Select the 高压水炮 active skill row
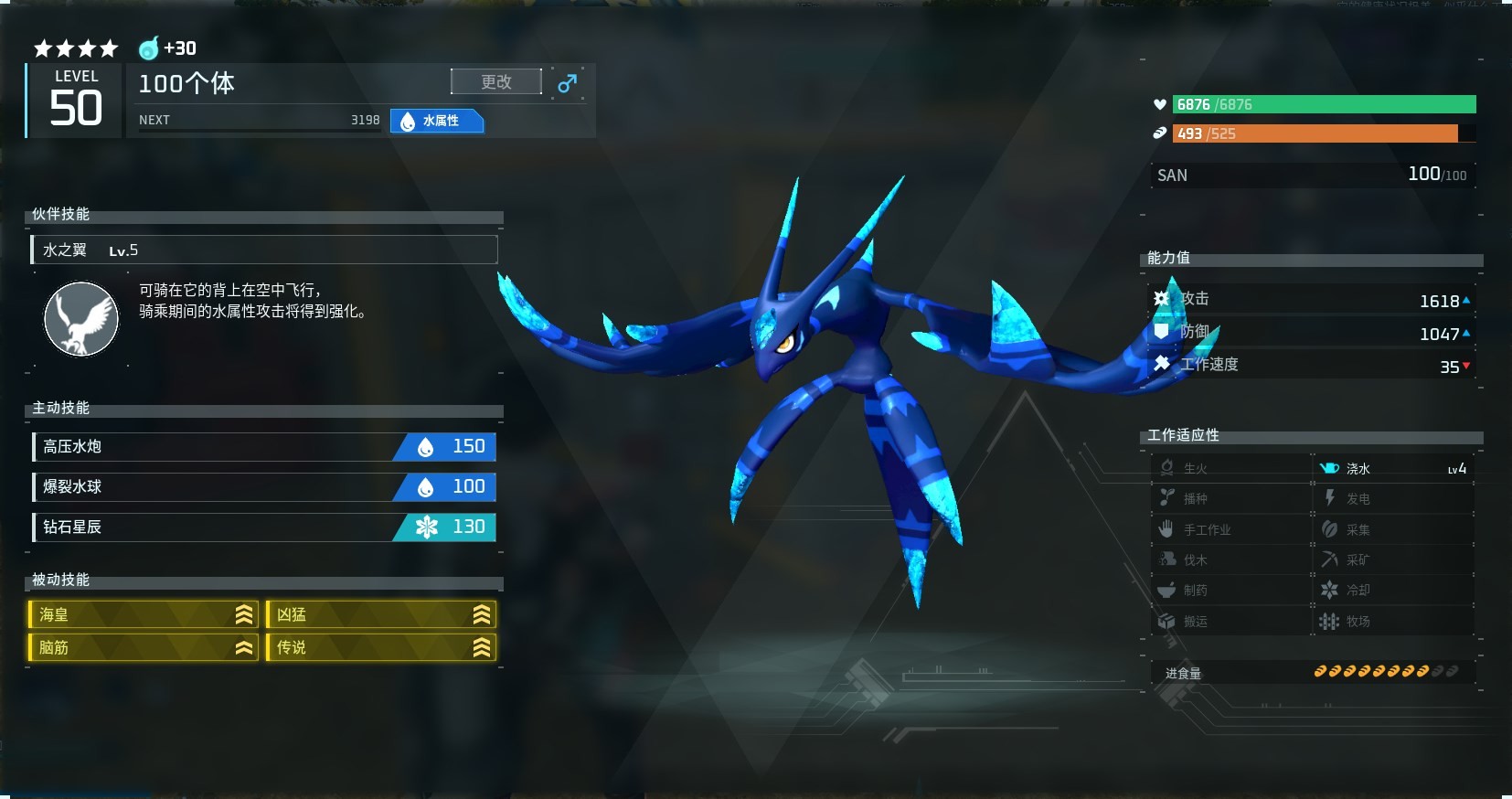The width and height of the screenshot is (1512, 799). [x=264, y=446]
